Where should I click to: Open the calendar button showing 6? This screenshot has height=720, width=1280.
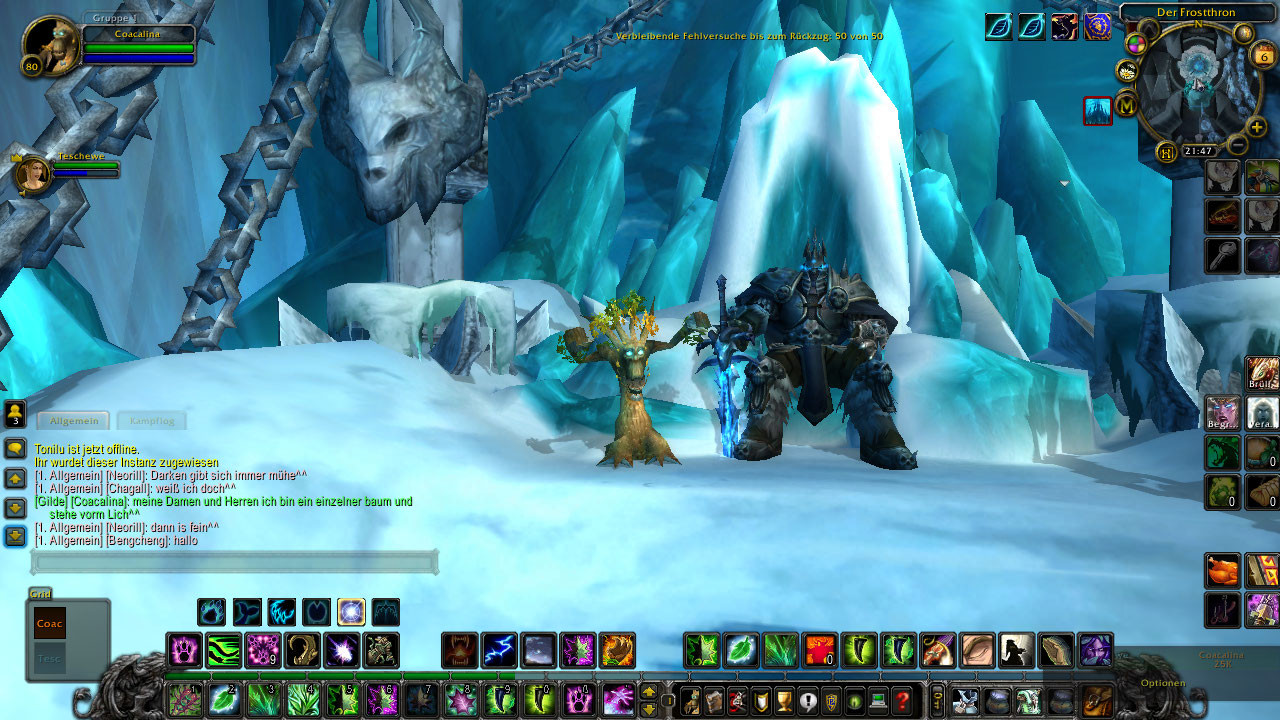pos(1263,55)
